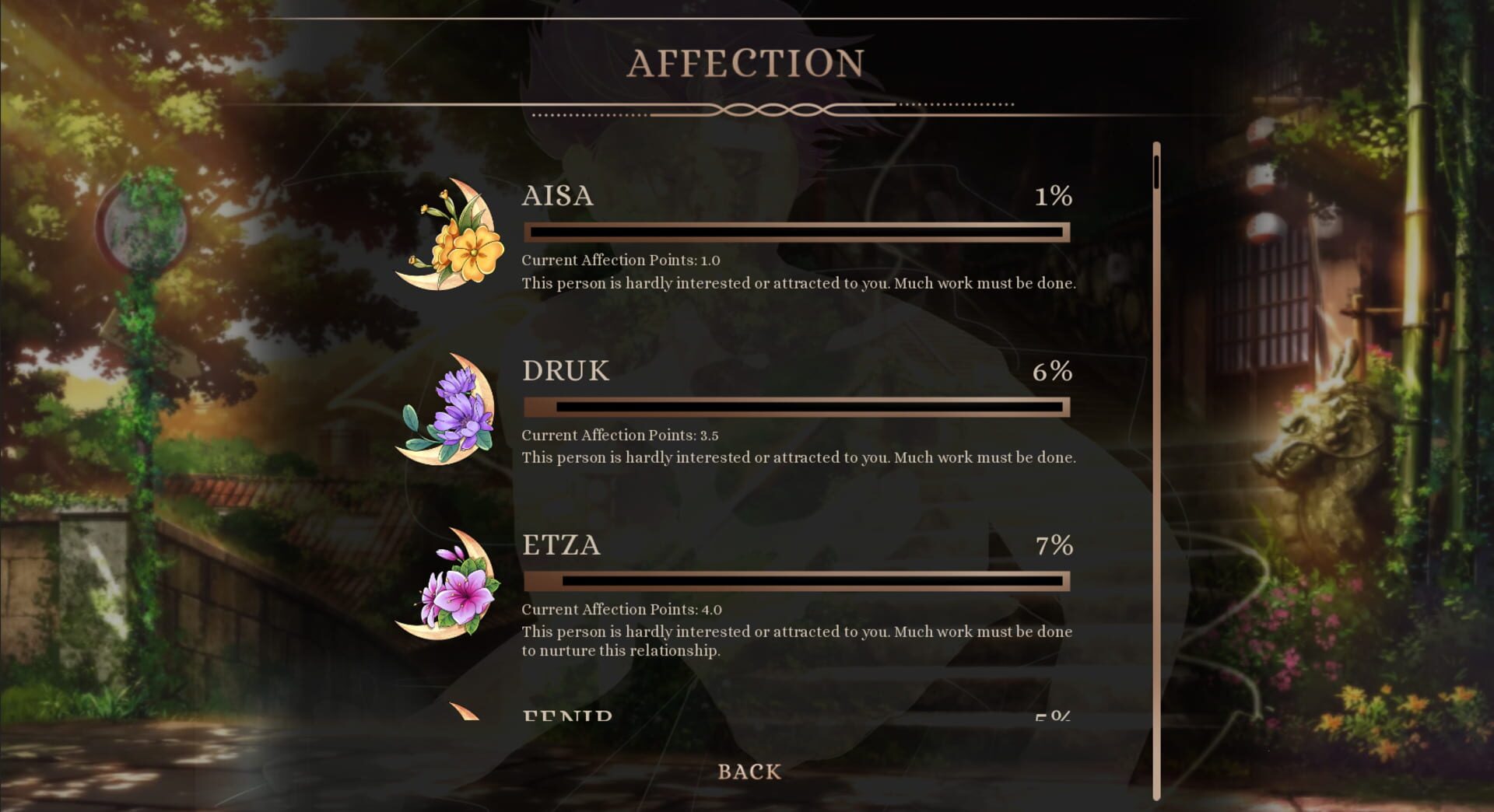Viewport: 1494px width, 812px height.
Task: Click Druk's 6% affection percentage
Action: click(x=1054, y=373)
